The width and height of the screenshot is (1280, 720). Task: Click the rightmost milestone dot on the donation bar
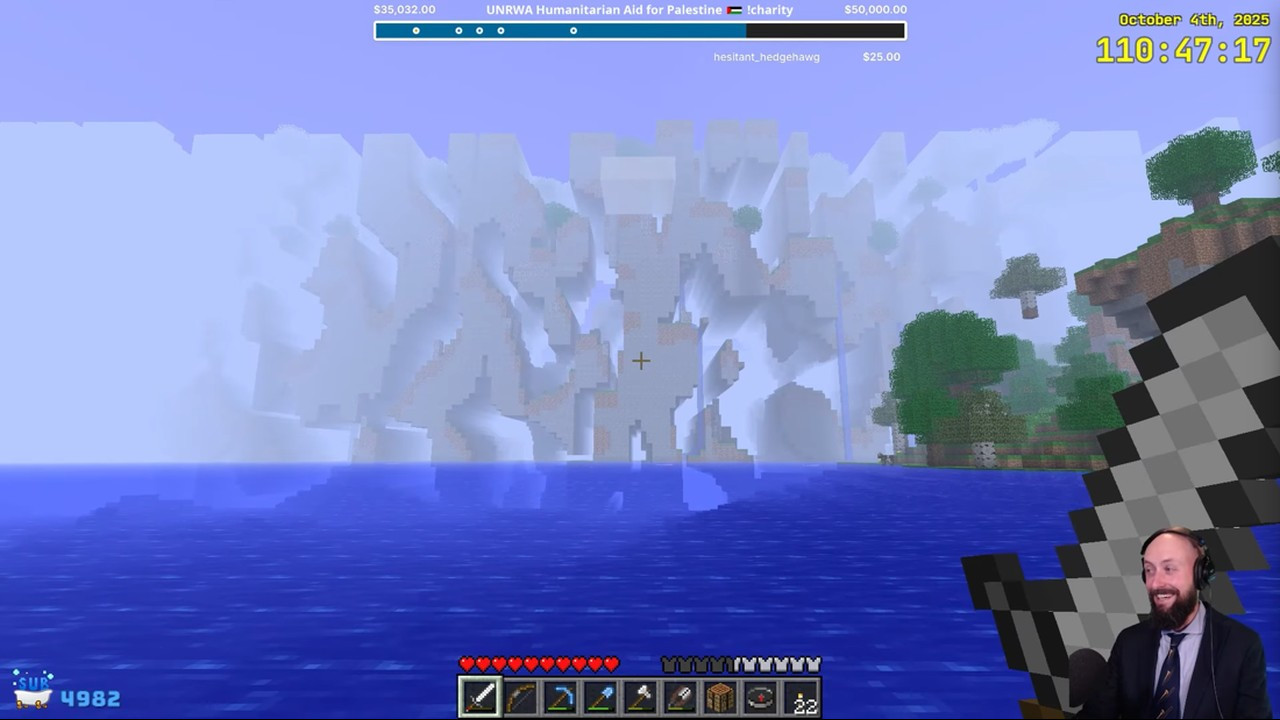(573, 31)
